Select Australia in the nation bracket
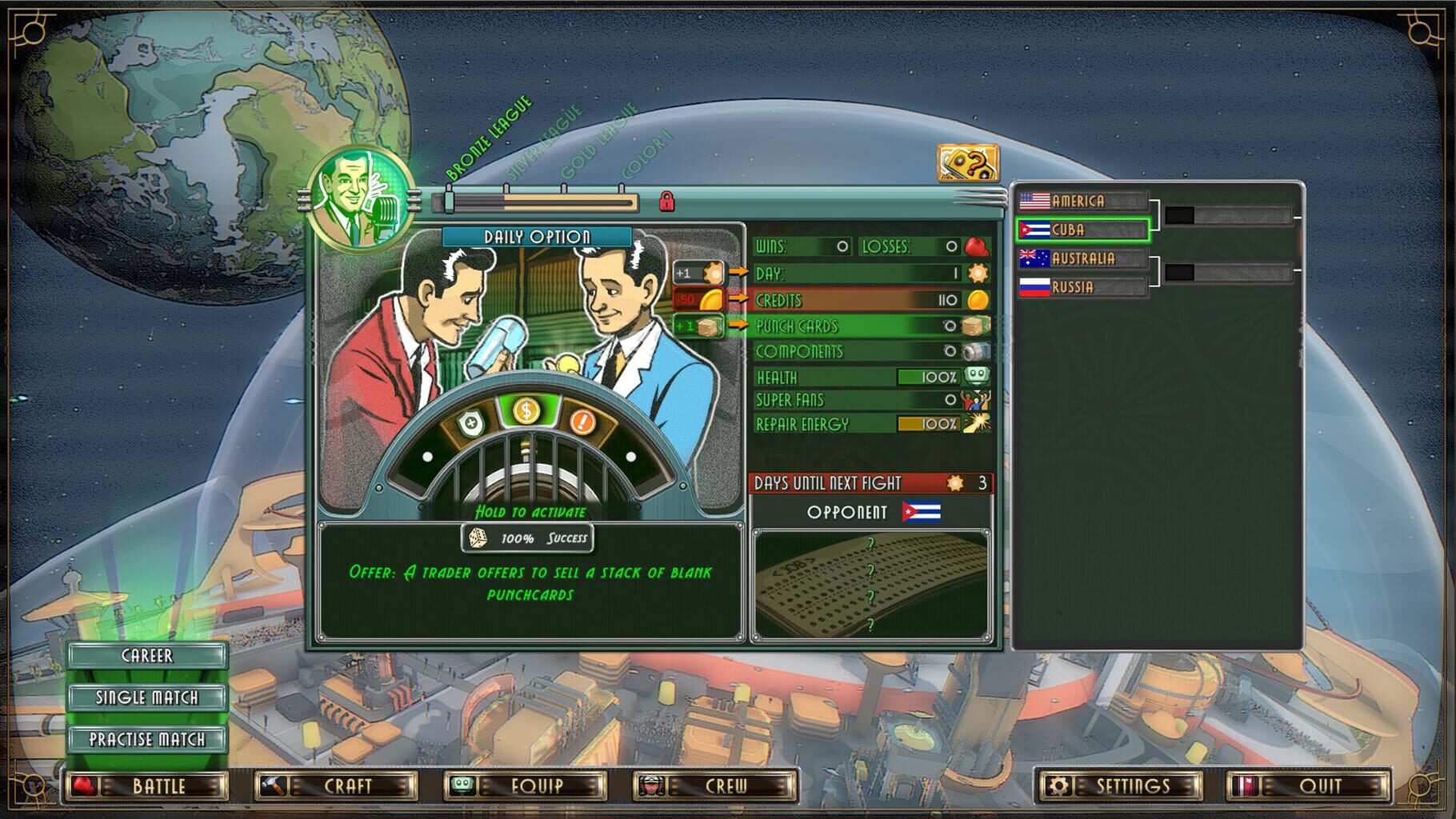The image size is (1456, 819). pos(1085,258)
